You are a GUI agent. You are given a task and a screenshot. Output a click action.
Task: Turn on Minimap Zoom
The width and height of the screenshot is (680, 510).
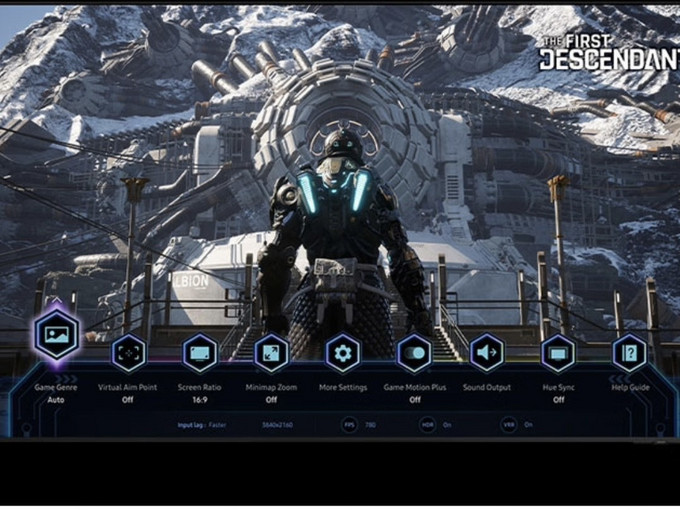pyautogui.click(x=271, y=353)
